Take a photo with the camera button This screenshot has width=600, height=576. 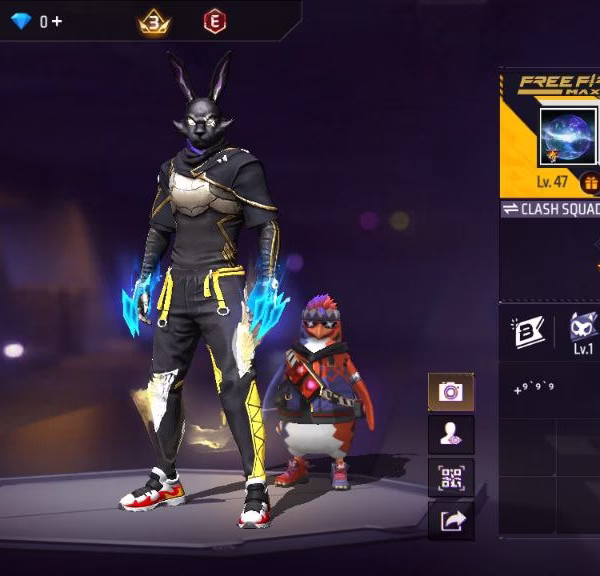[451, 392]
